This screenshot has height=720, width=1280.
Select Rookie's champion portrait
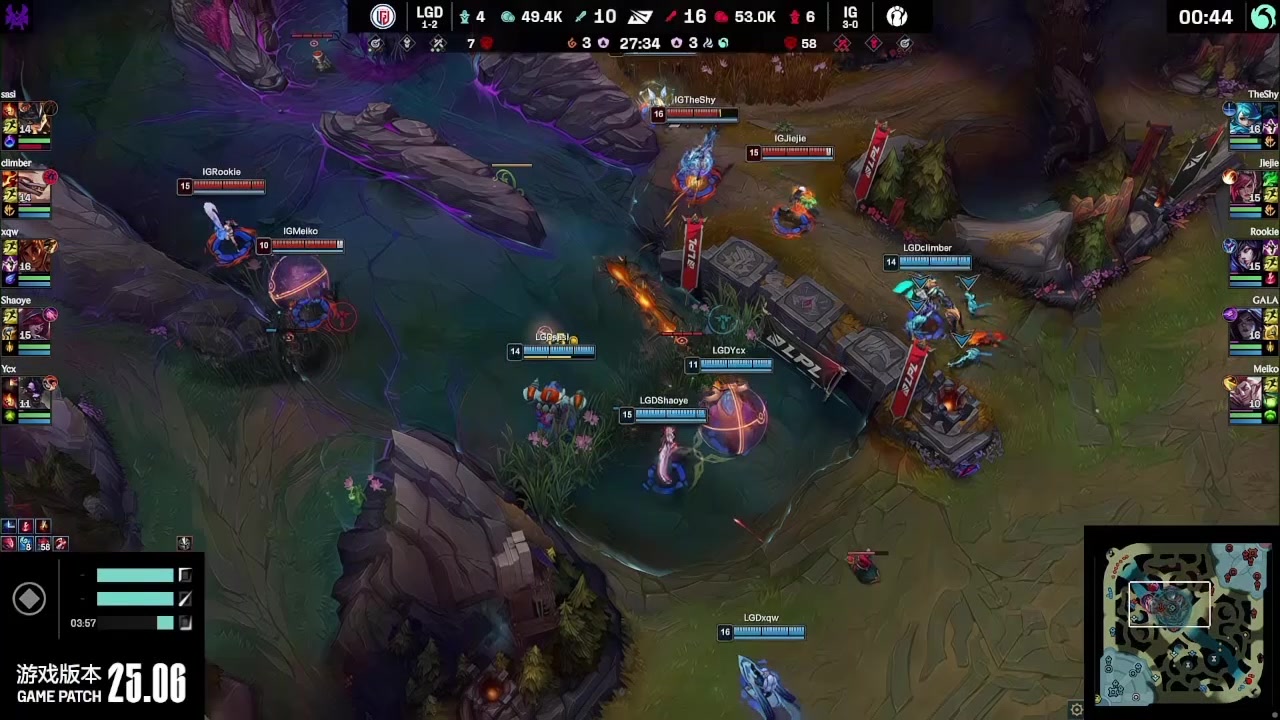(x=1246, y=256)
